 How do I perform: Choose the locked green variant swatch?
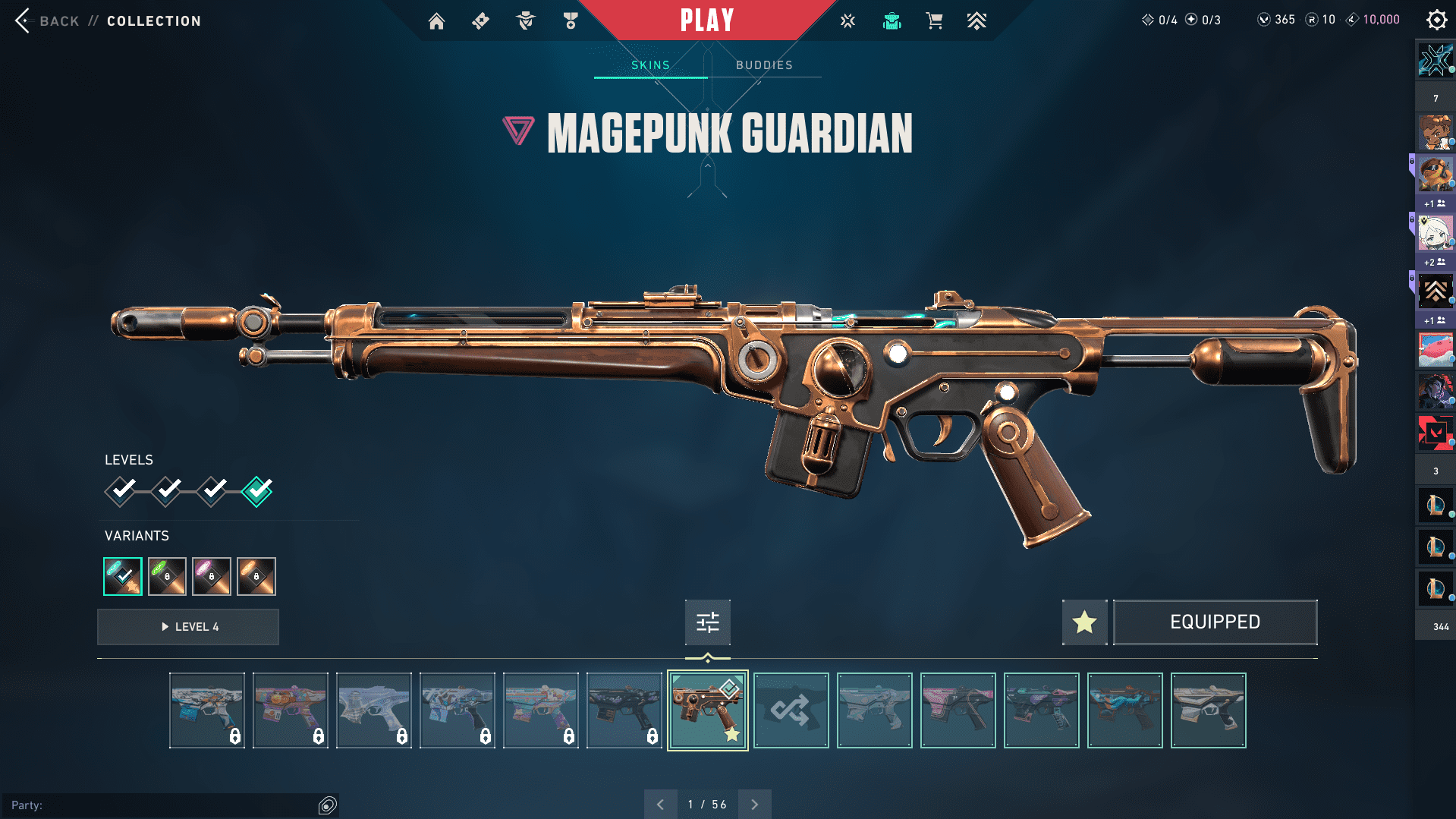(167, 576)
